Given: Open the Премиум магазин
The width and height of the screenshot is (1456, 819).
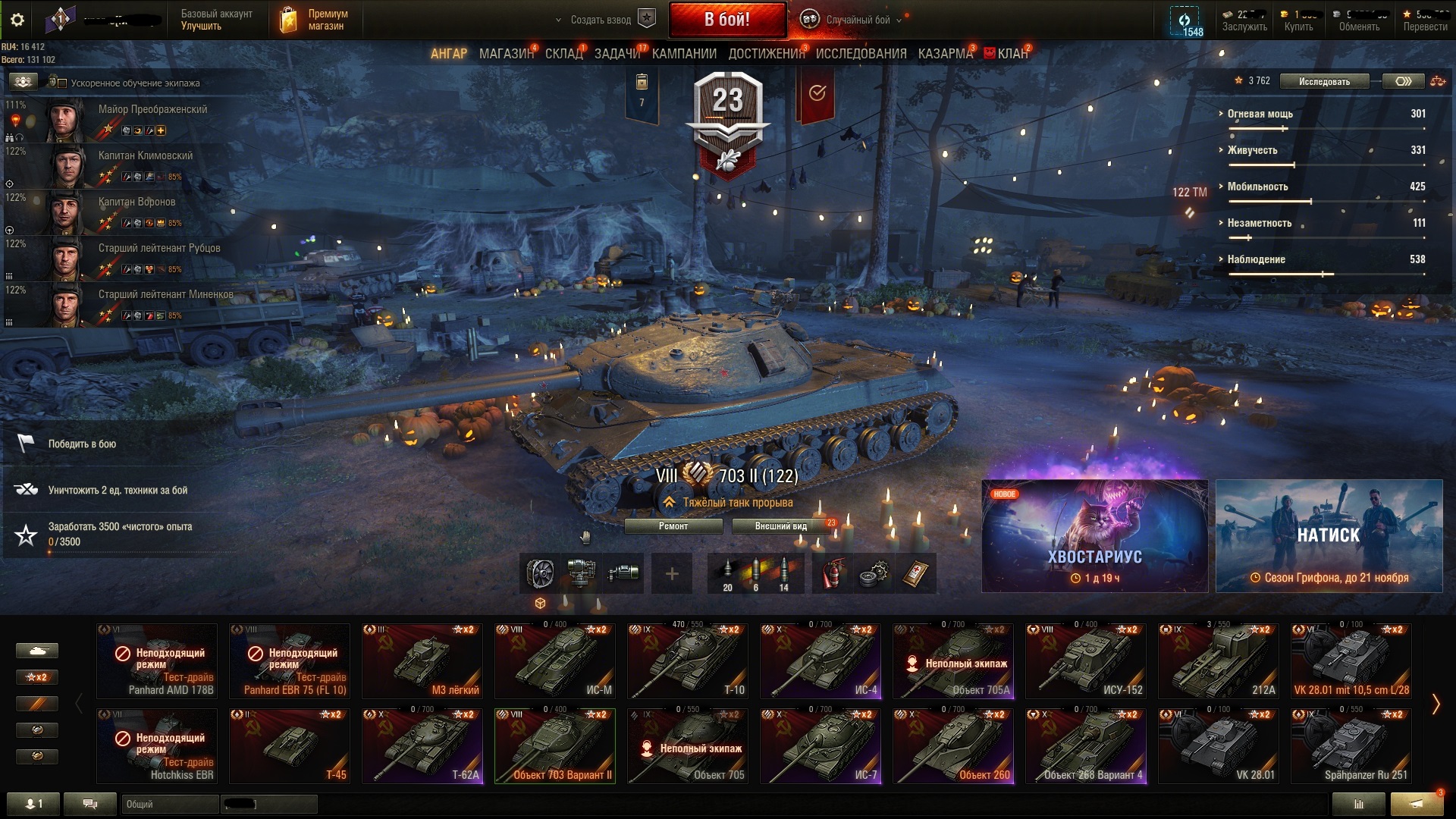Looking at the screenshot, I should [x=315, y=20].
